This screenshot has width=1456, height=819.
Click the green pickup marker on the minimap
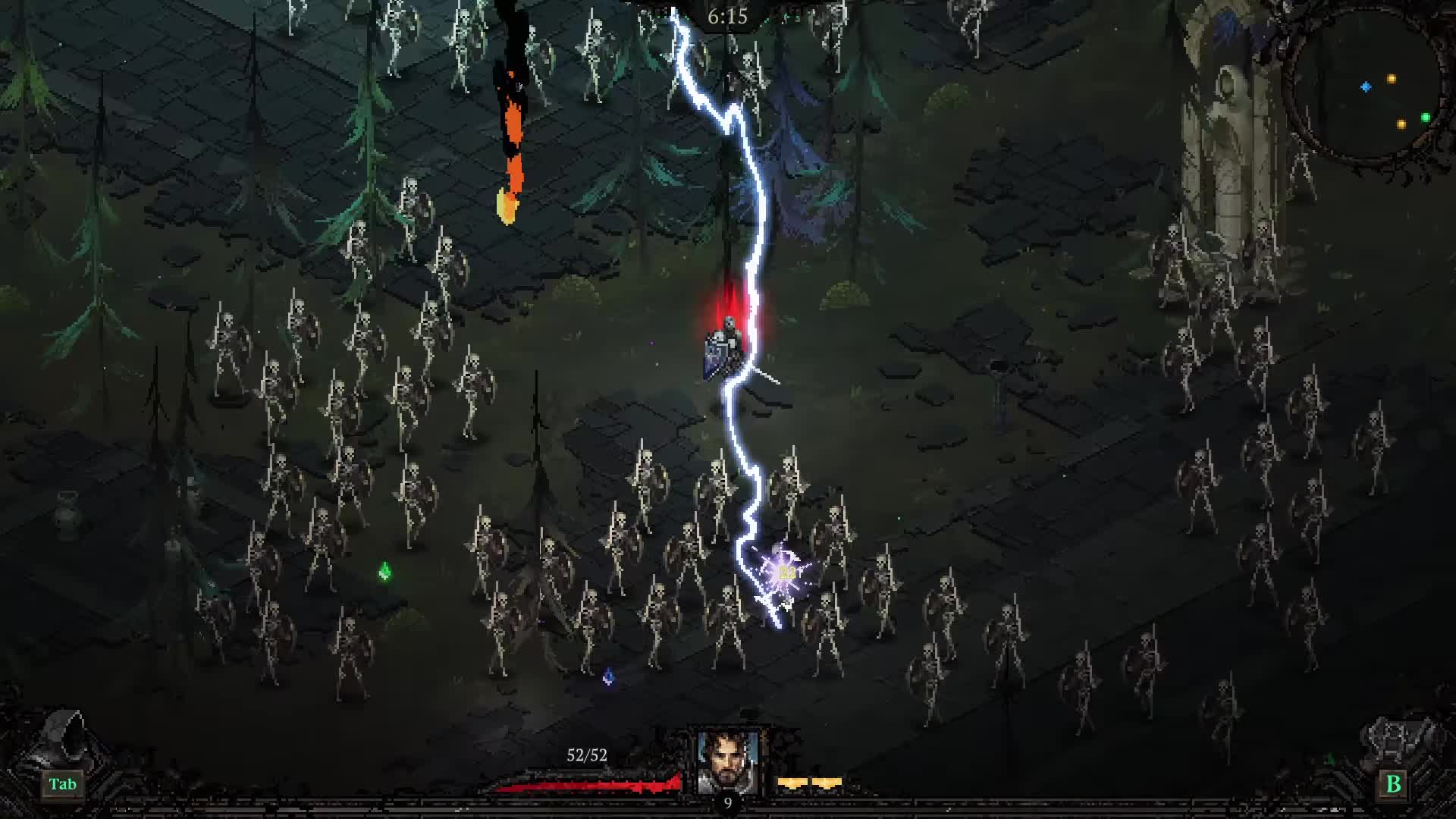point(1426,117)
